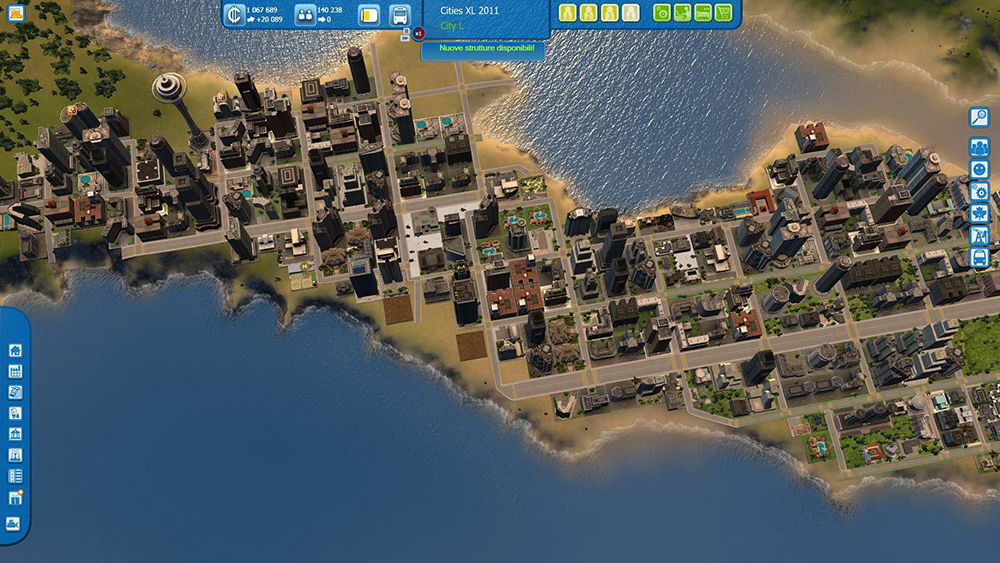
Task: Open the green camera snapshot icon
Action: (x=662, y=13)
